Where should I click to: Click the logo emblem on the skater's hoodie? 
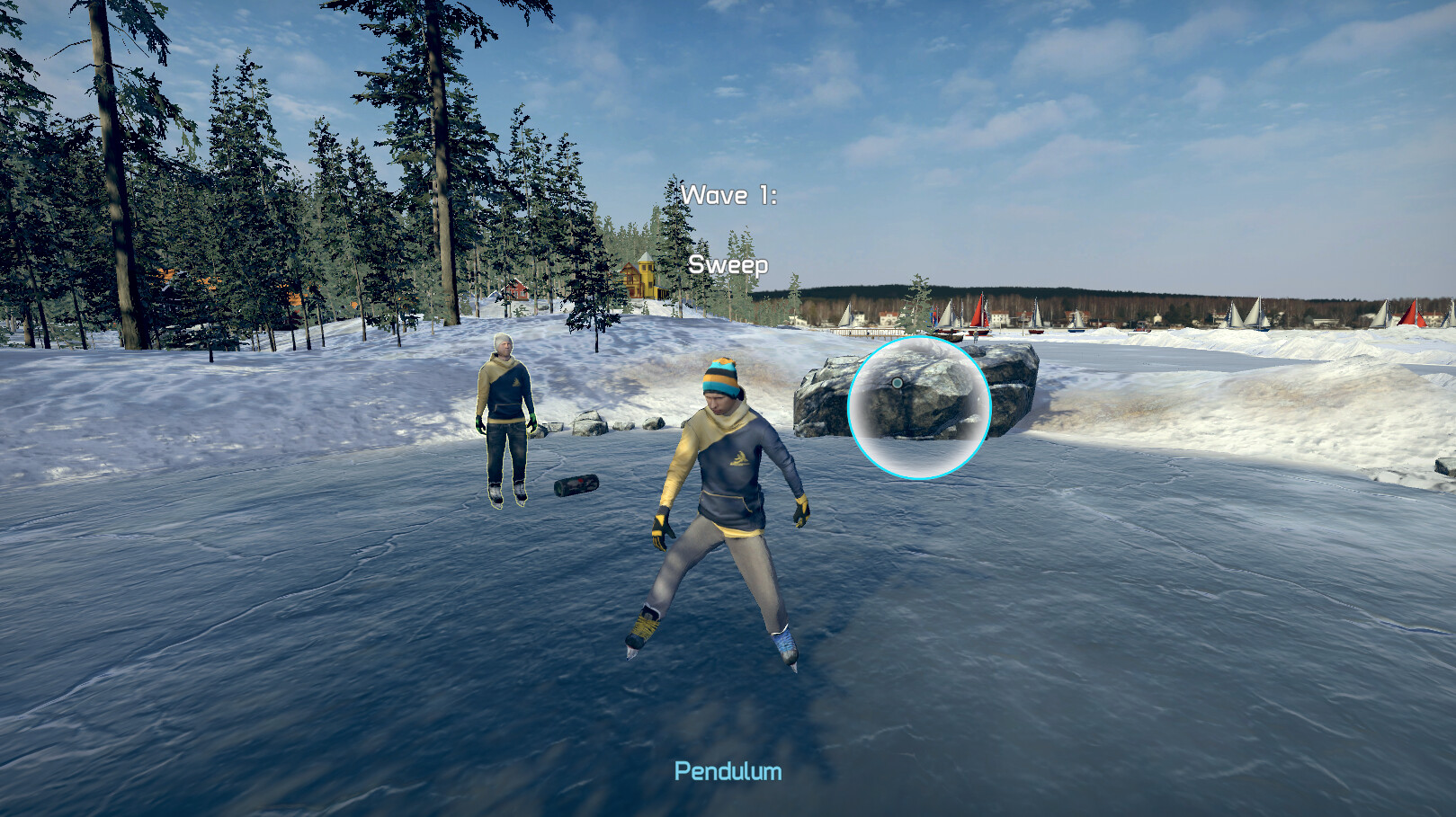739,459
